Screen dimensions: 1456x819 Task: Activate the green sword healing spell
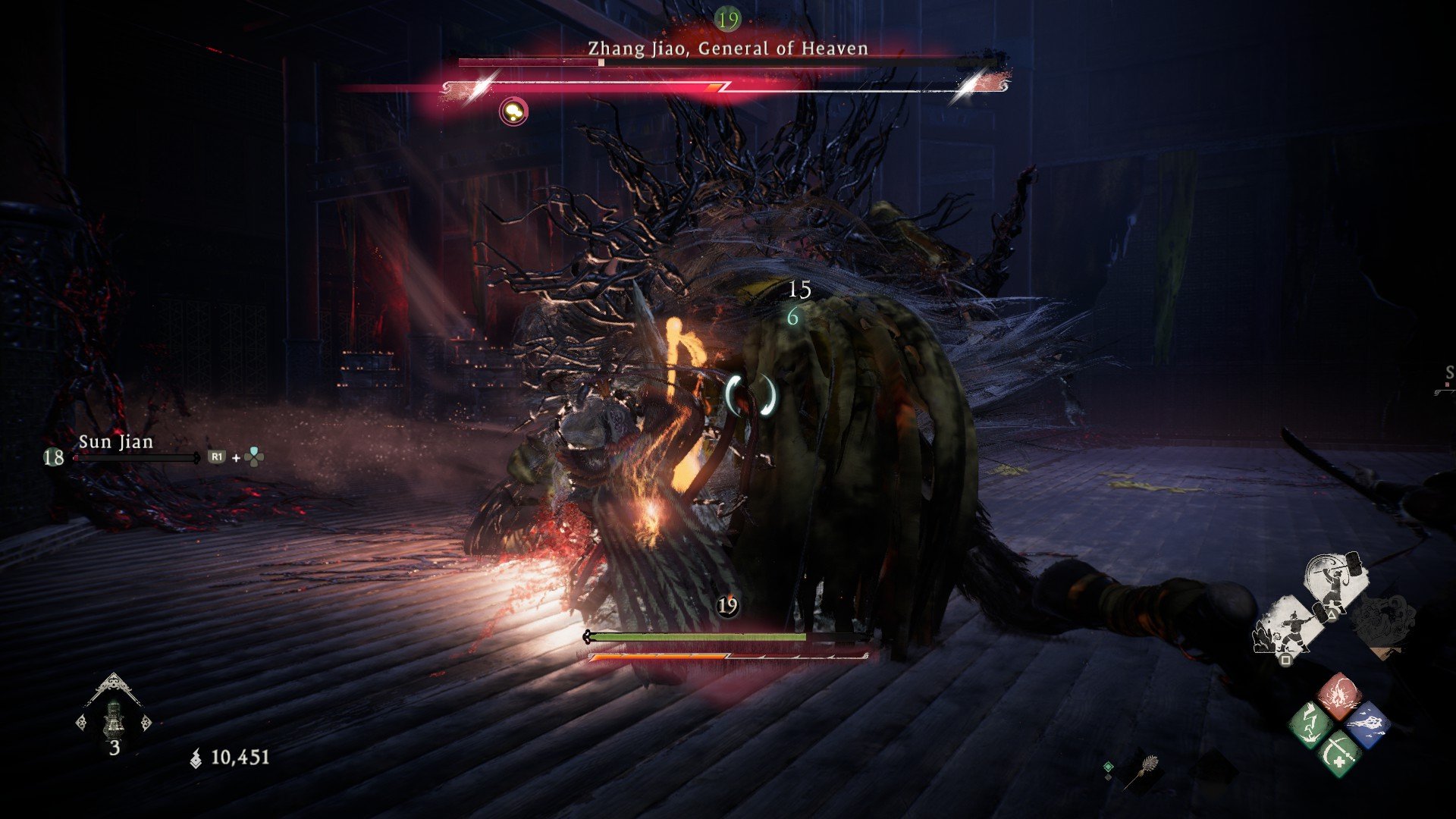click(x=1338, y=752)
